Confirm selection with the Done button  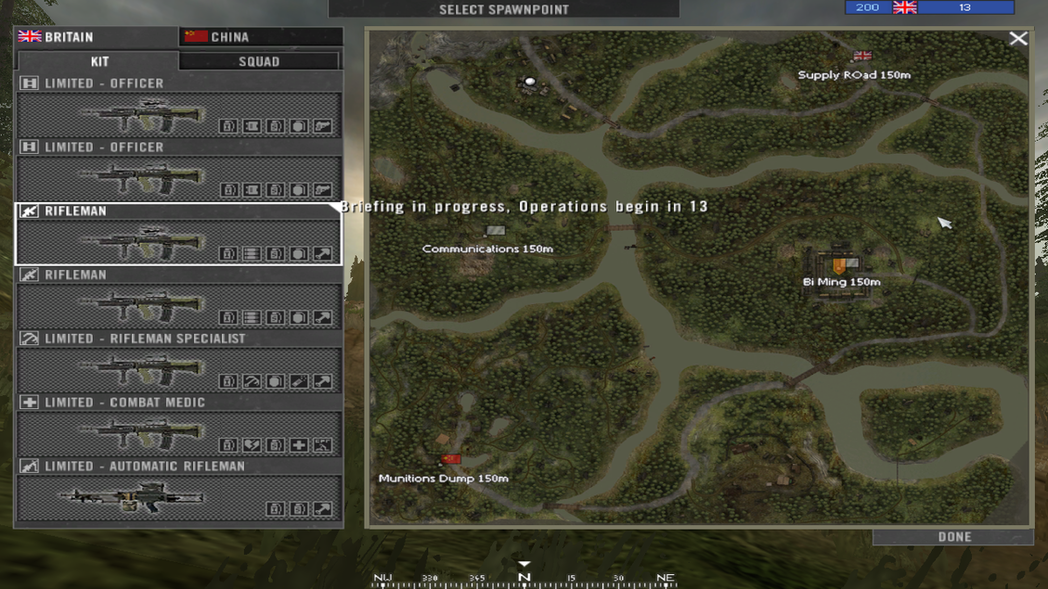953,537
